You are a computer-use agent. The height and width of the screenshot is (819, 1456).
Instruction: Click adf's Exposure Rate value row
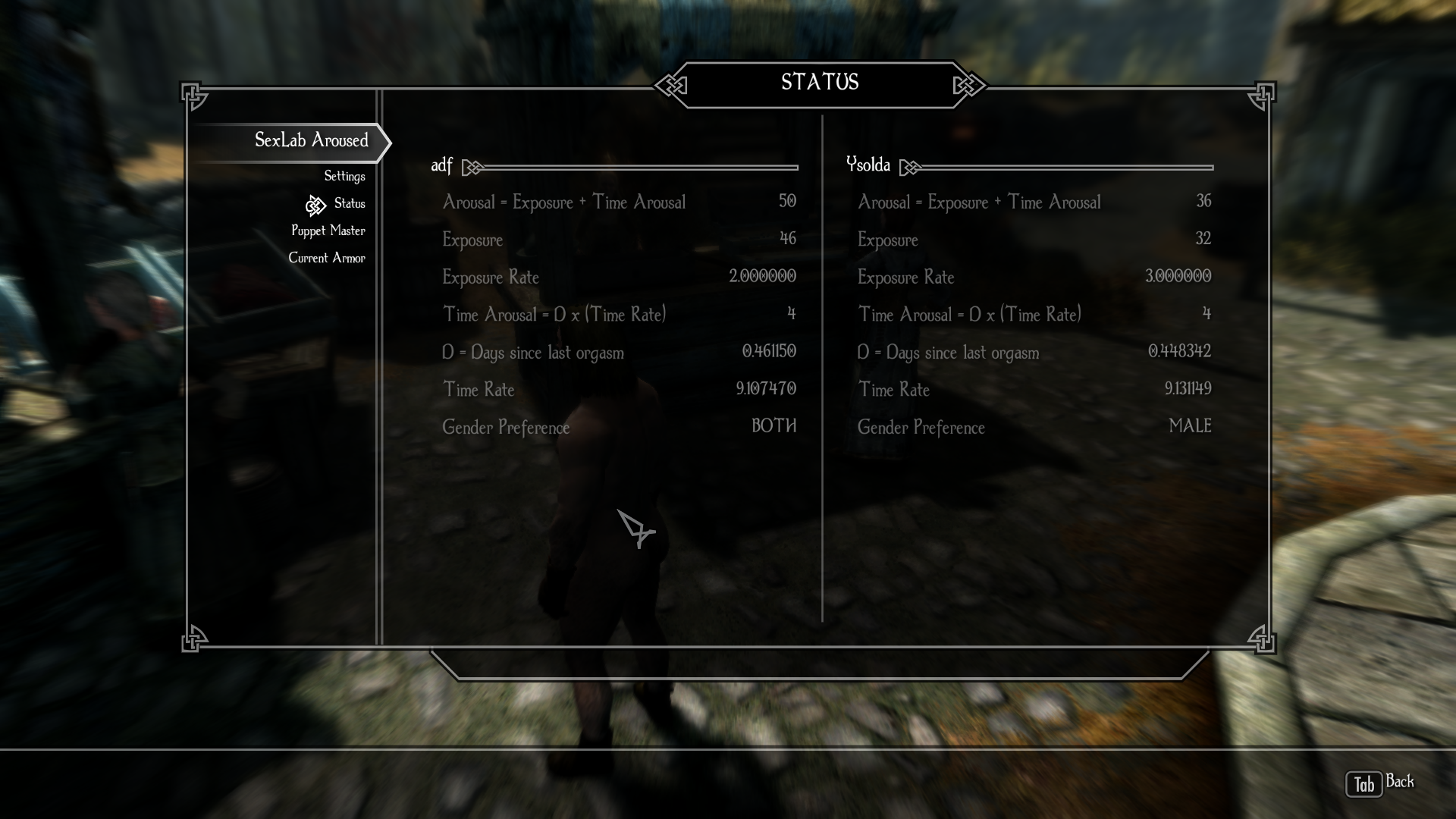(x=619, y=277)
